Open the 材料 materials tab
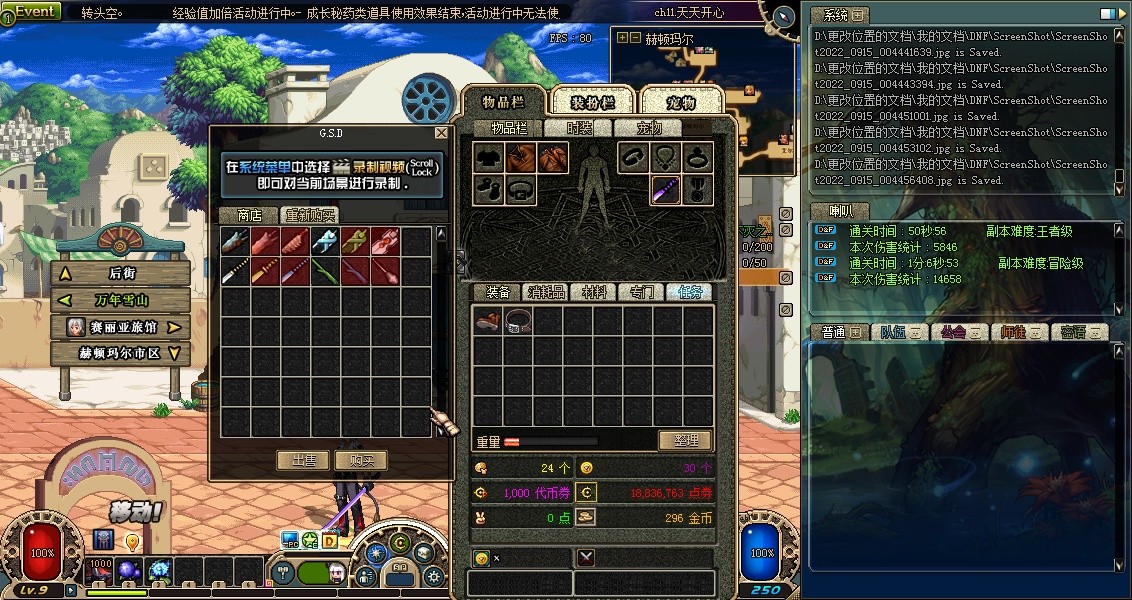 pos(594,292)
